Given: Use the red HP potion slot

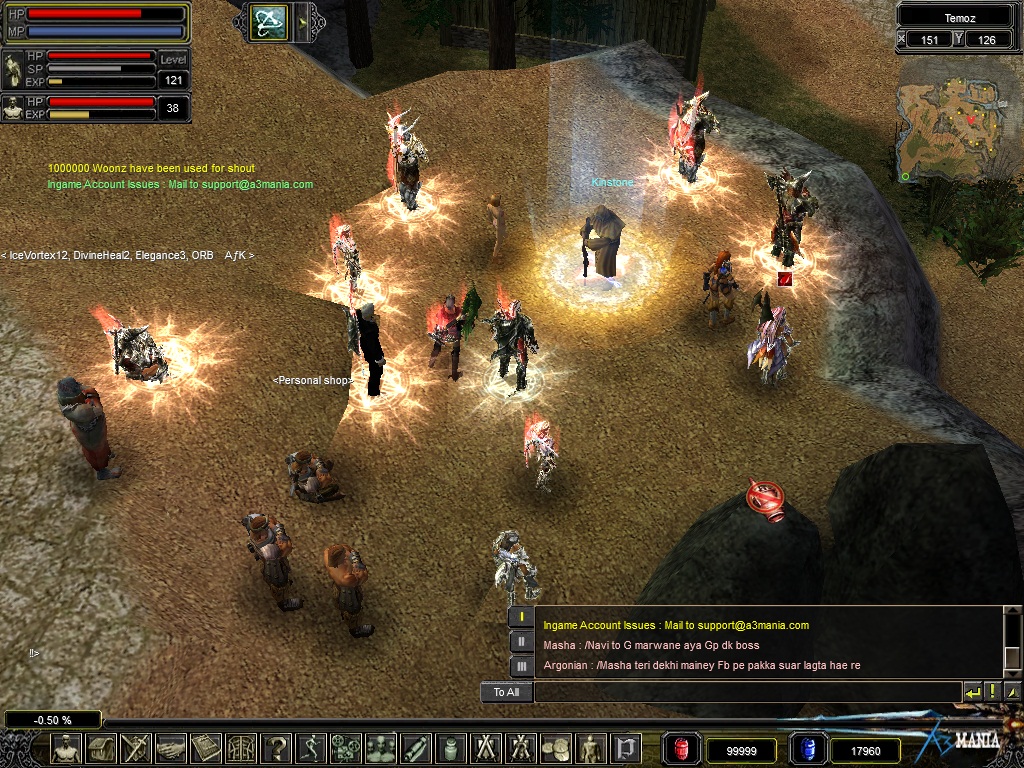Looking at the screenshot, I should [683, 749].
